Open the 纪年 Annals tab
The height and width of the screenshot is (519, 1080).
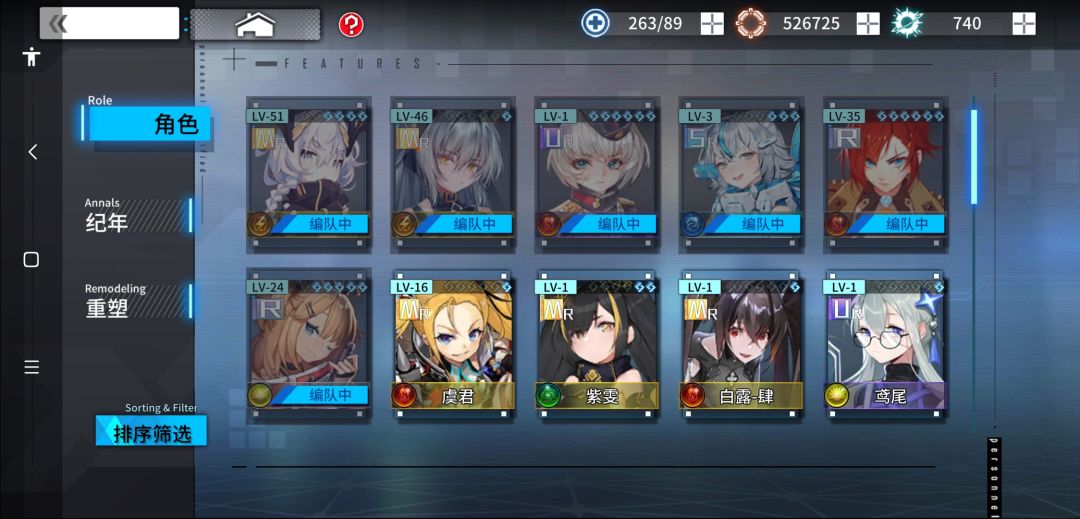tap(137, 216)
